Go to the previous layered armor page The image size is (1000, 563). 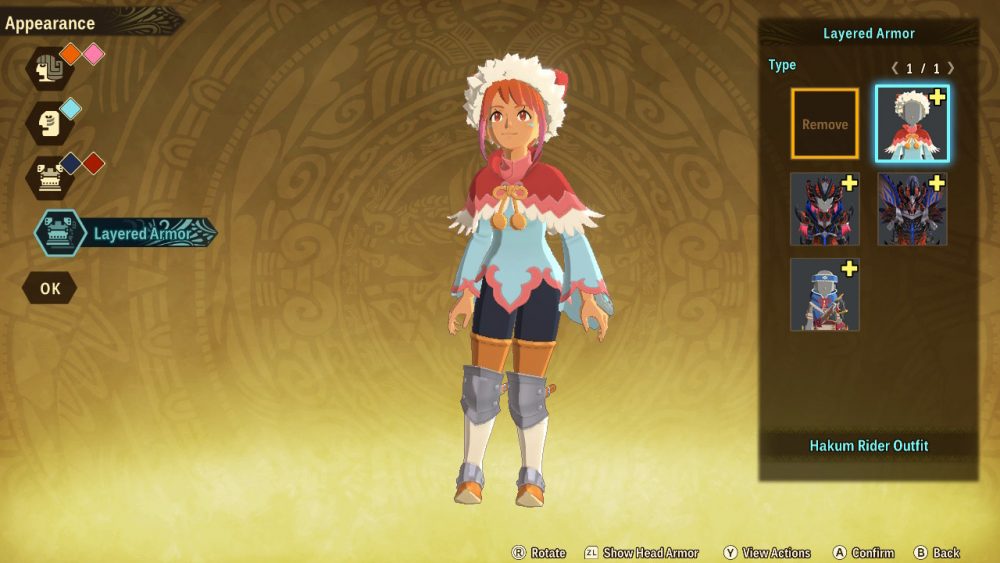[x=895, y=68]
